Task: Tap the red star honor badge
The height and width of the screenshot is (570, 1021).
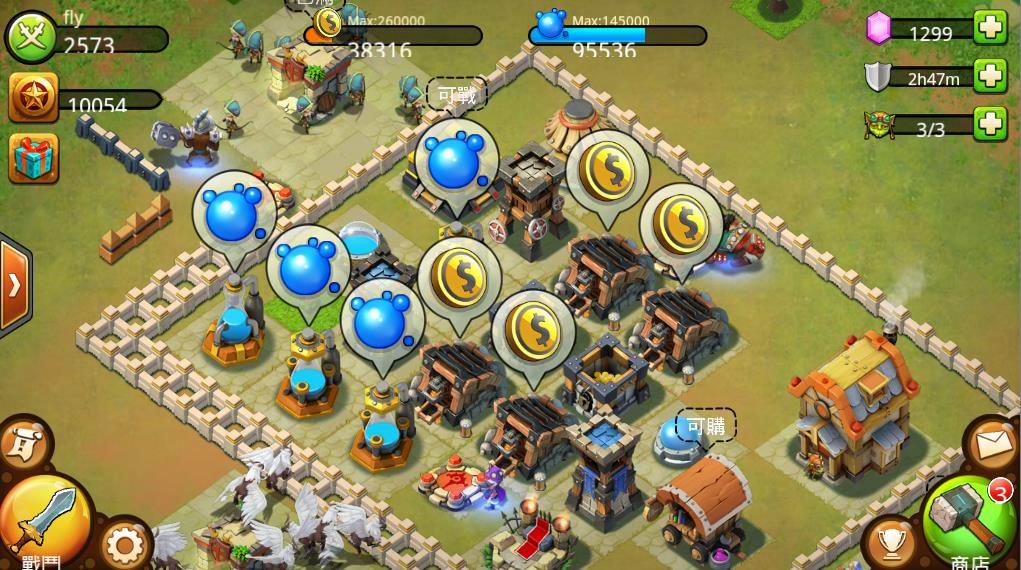Action: [32, 100]
